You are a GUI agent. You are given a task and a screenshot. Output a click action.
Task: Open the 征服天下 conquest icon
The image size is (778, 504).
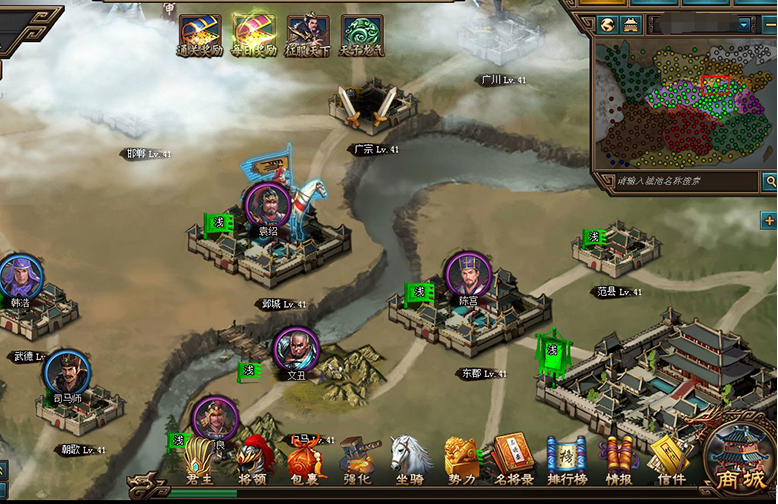coord(307,36)
